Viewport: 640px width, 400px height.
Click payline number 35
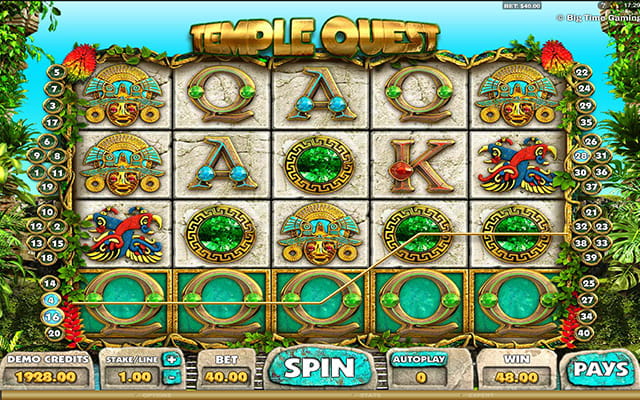583,123
